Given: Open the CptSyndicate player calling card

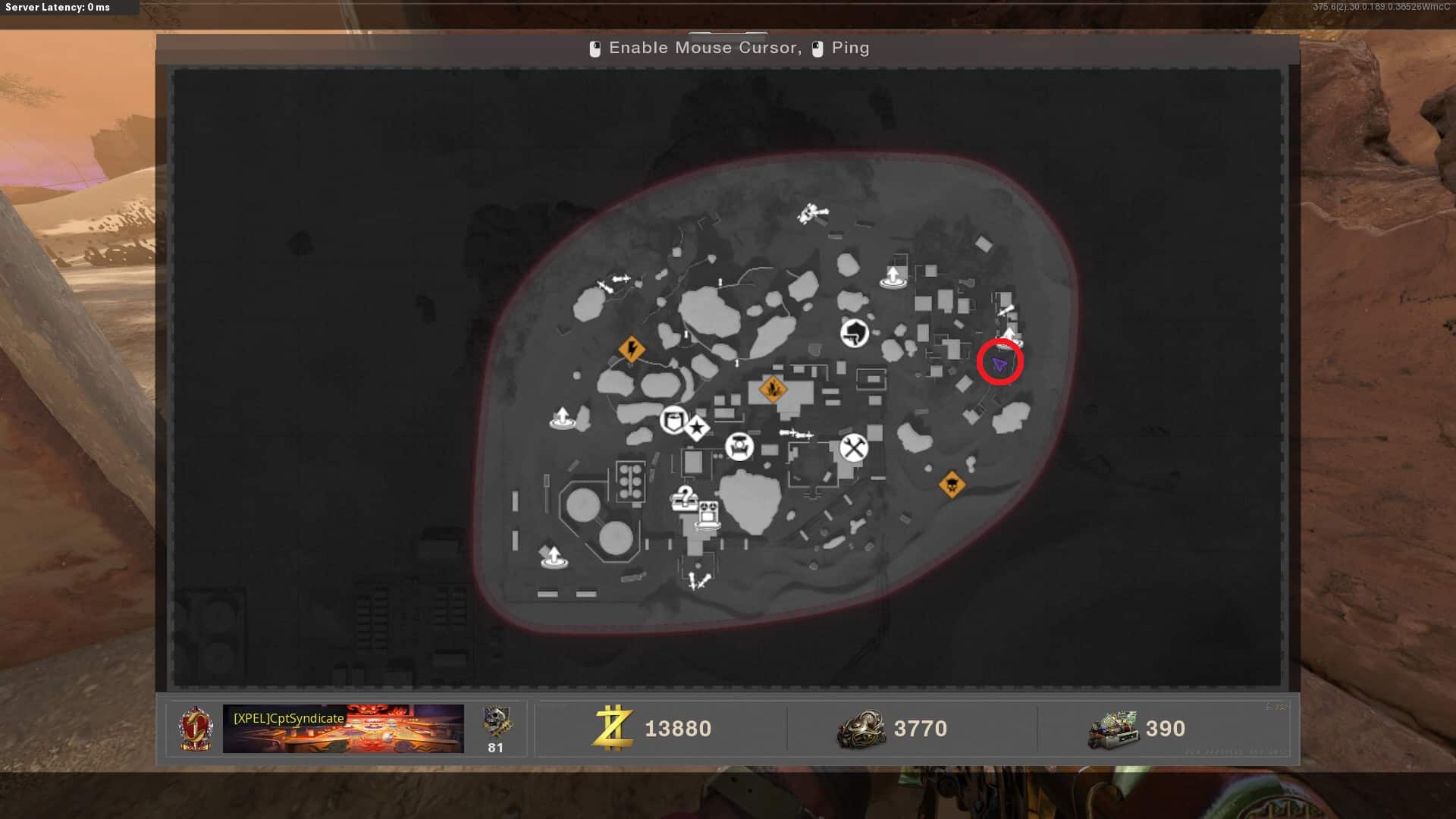Looking at the screenshot, I should point(343,729).
